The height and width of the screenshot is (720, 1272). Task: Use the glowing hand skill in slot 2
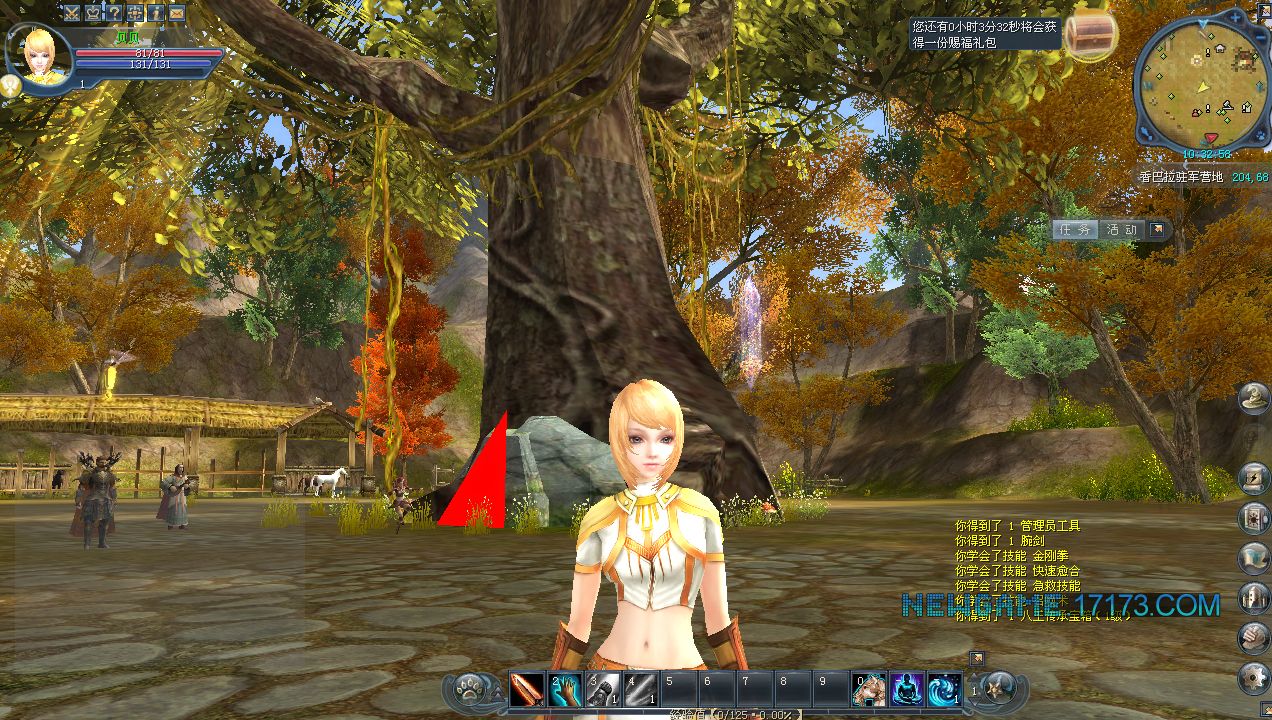564,689
